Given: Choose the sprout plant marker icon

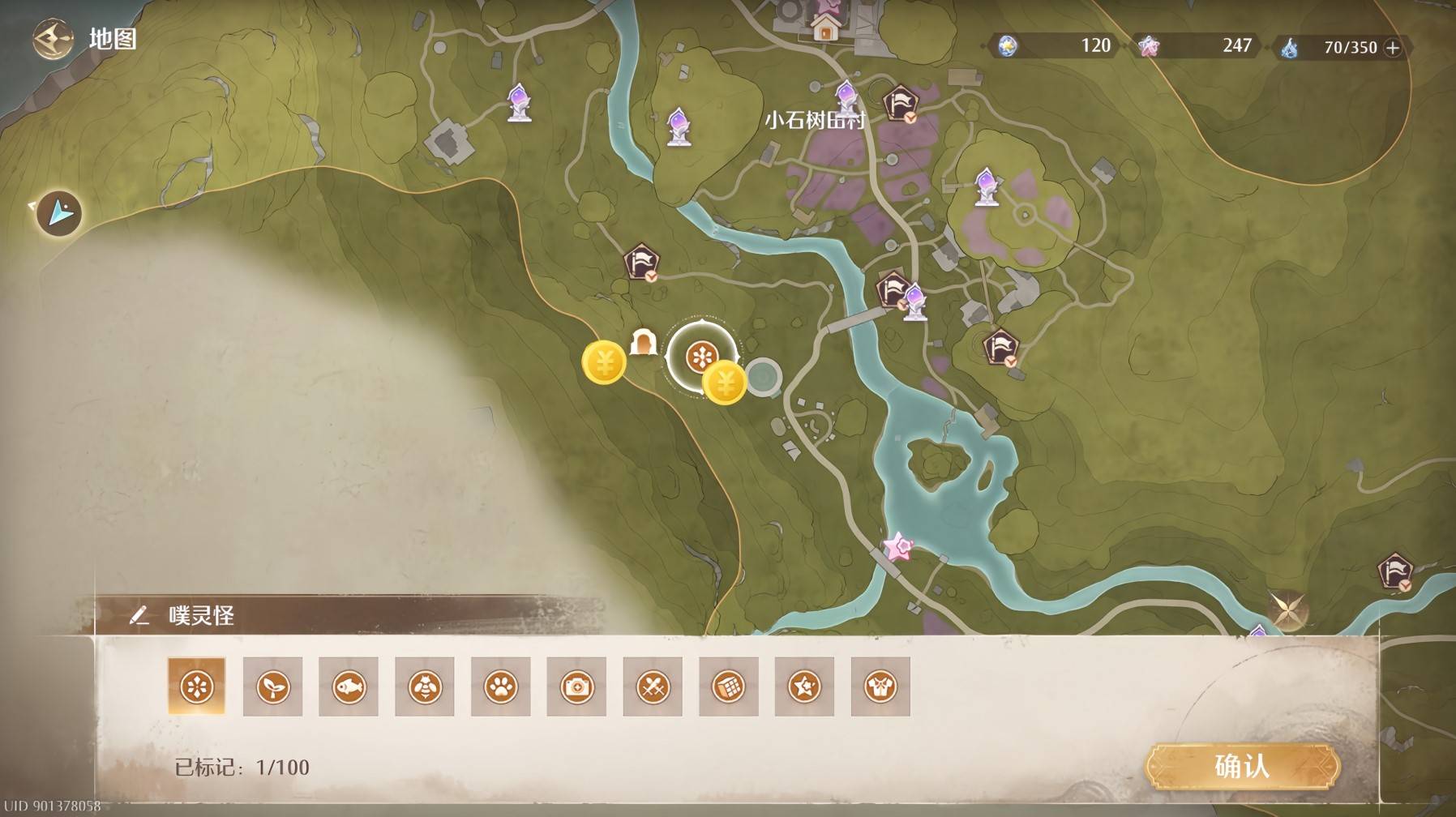Looking at the screenshot, I should point(272,687).
